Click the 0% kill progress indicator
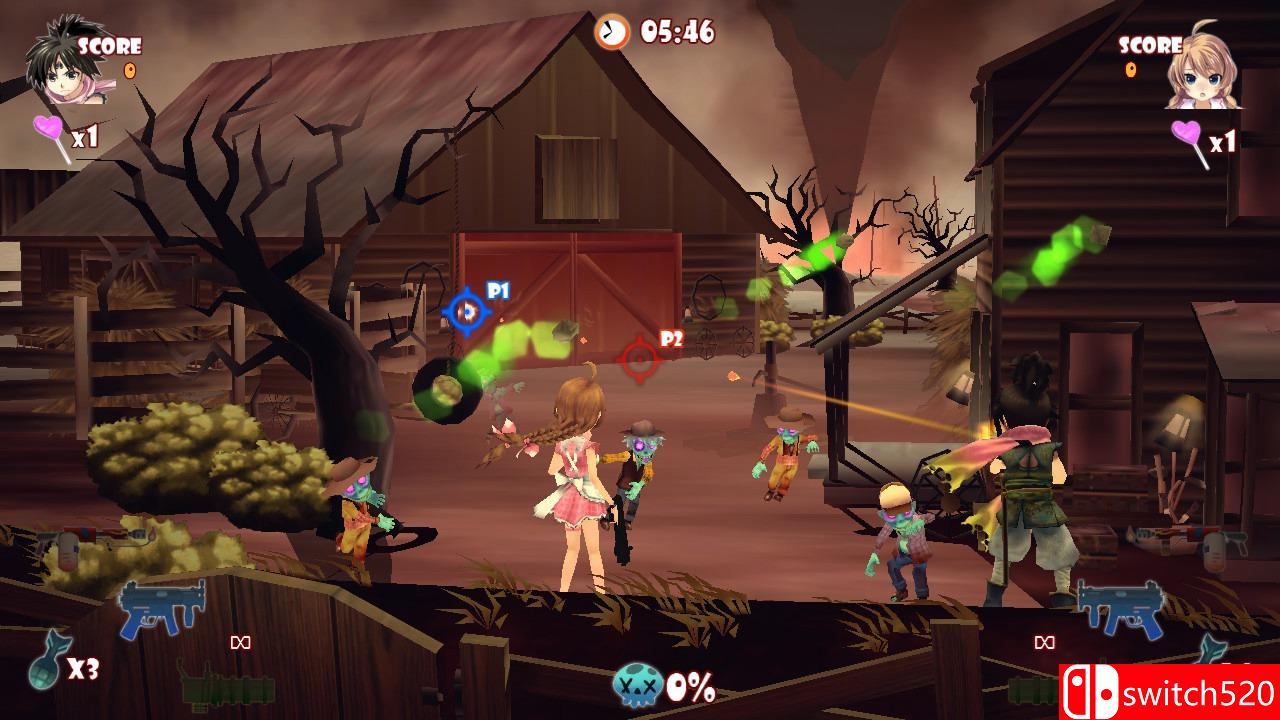The image size is (1280, 720). [x=689, y=686]
